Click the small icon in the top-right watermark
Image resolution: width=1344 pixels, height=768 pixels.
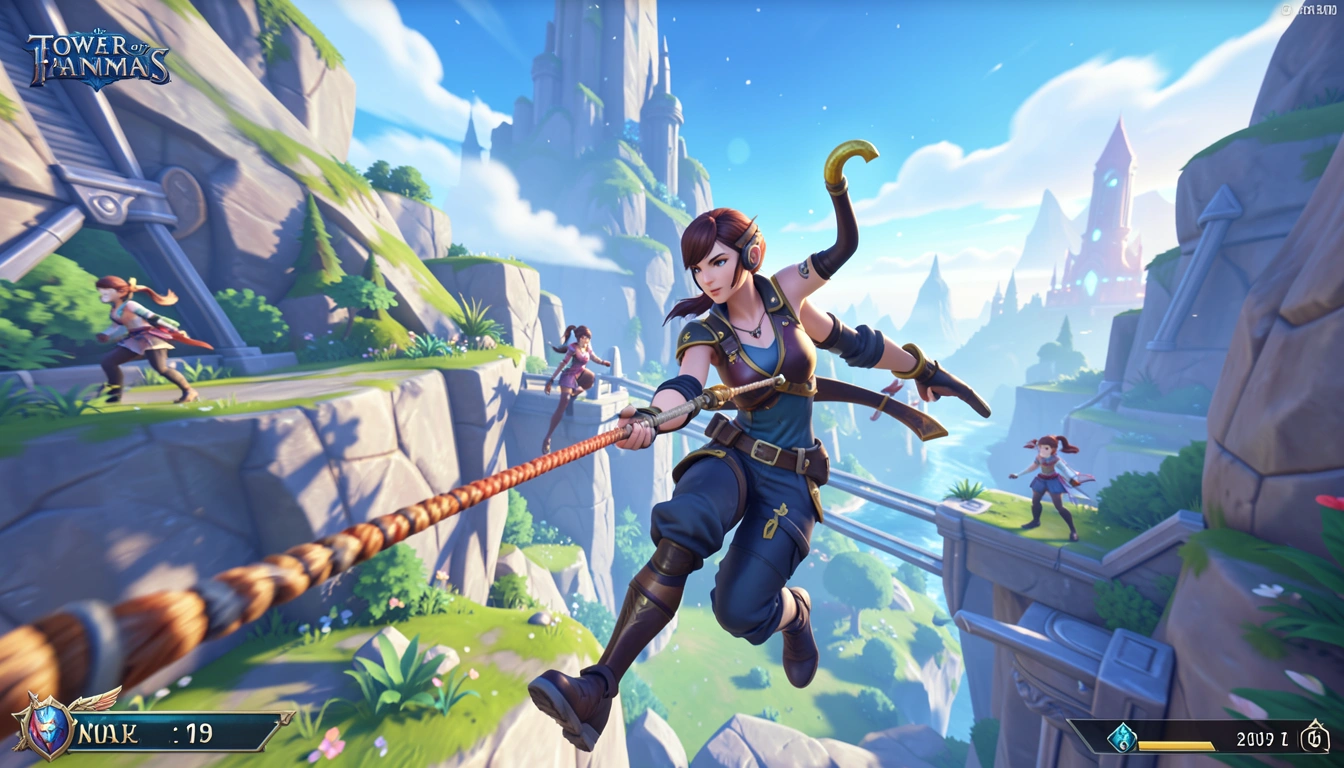[1287, 9]
